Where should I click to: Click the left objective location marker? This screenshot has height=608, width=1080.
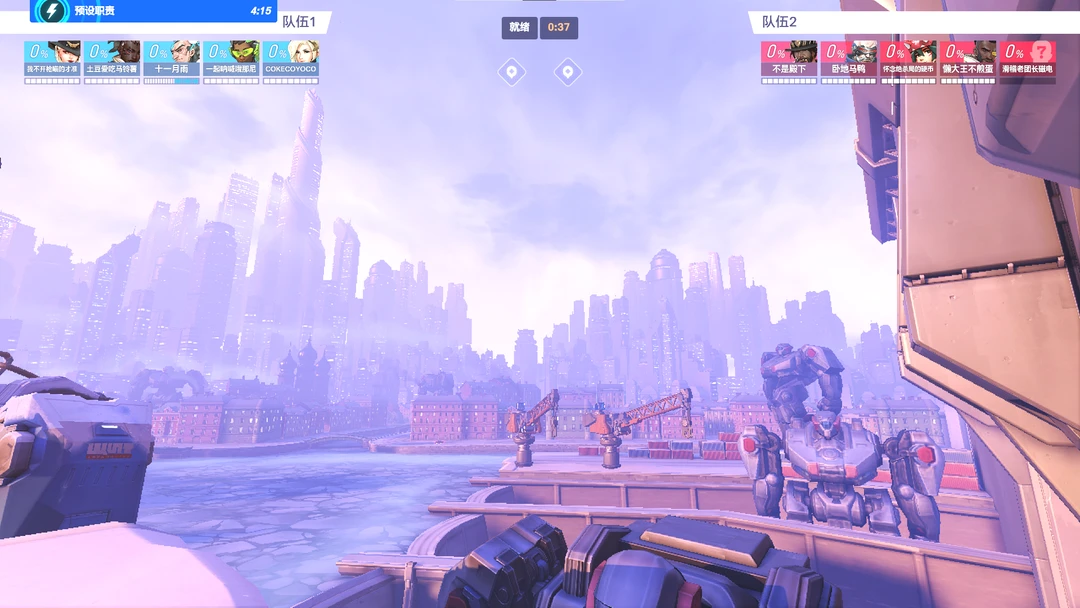coord(512,71)
